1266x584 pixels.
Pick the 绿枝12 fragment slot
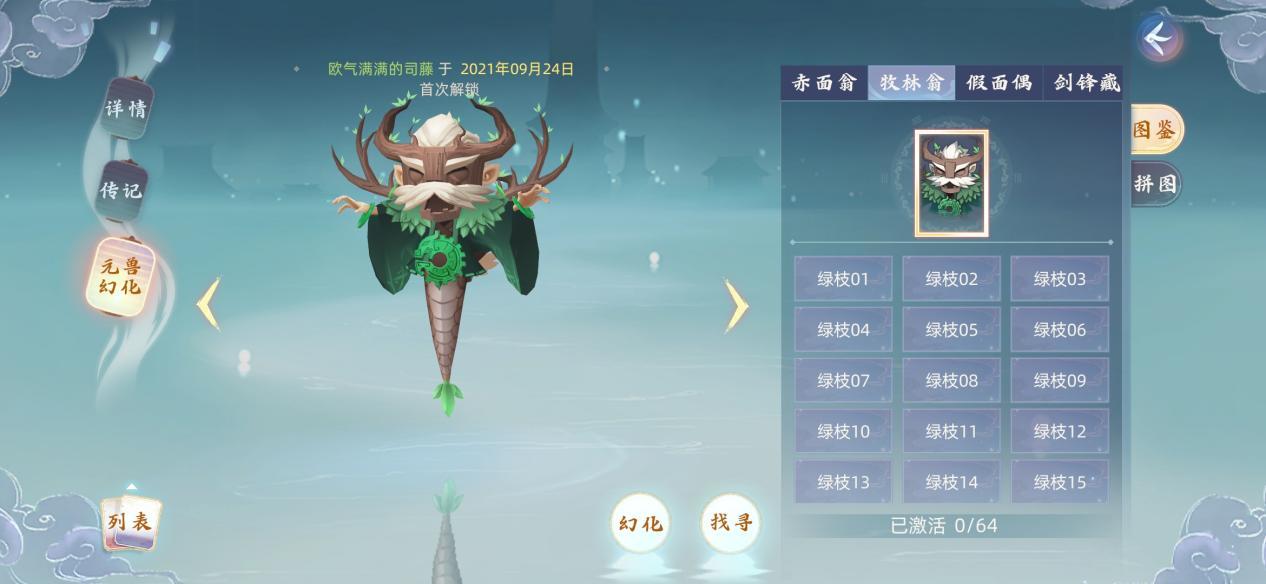[x=1059, y=432]
